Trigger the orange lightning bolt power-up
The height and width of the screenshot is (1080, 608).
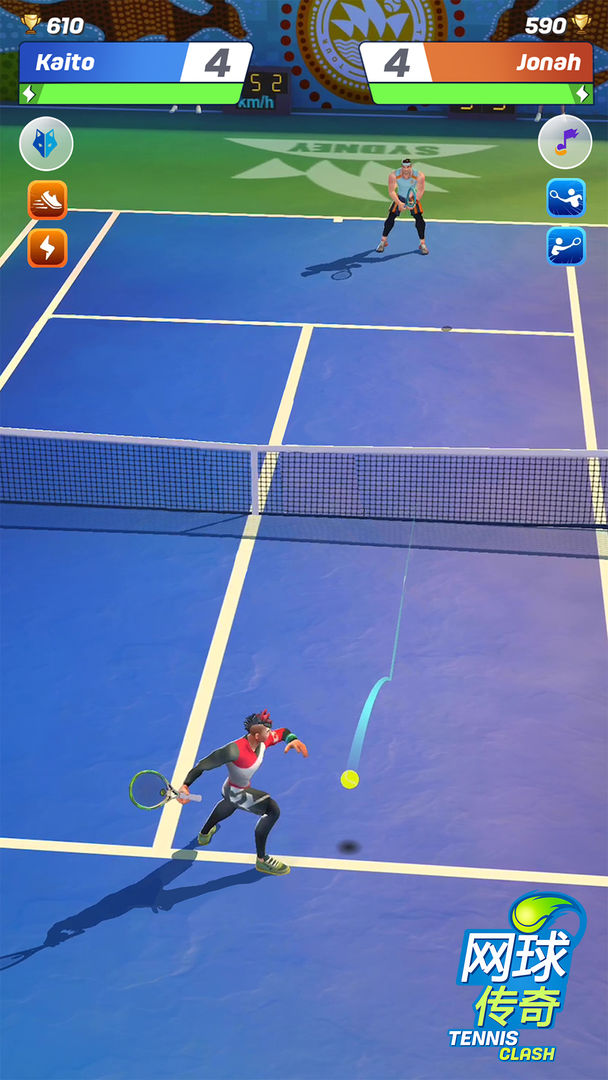pyautogui.click(x=47, y=247)
